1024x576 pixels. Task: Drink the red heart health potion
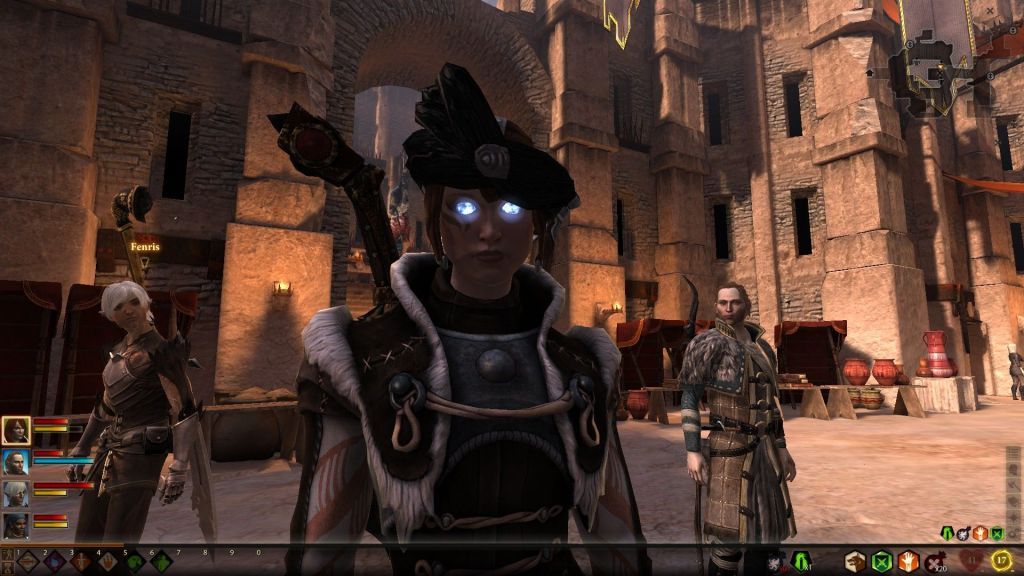pos(969,561)
